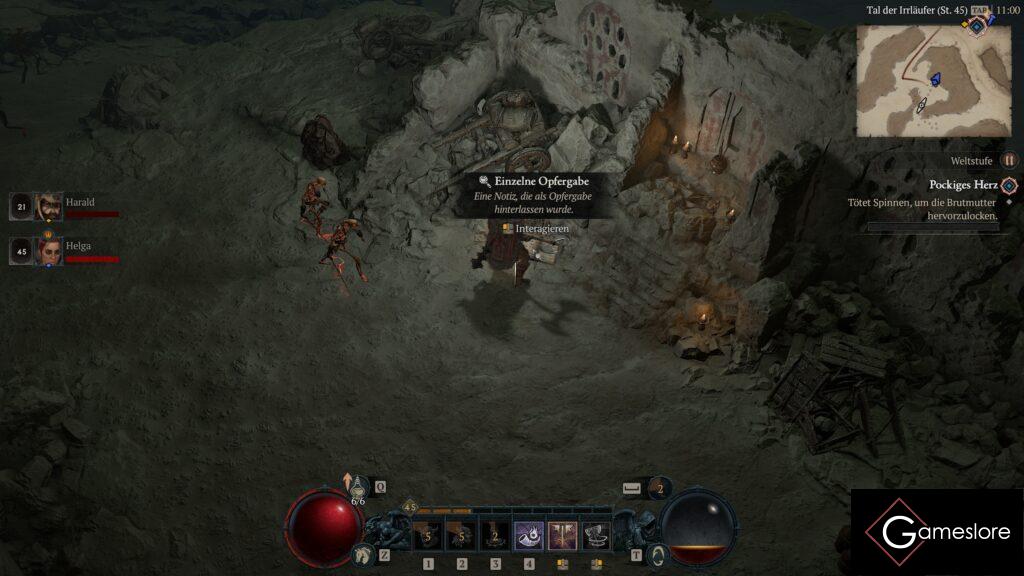Use the healing potion icon
The height and width of the screenshot is (576, 1024).
point(358,487)
